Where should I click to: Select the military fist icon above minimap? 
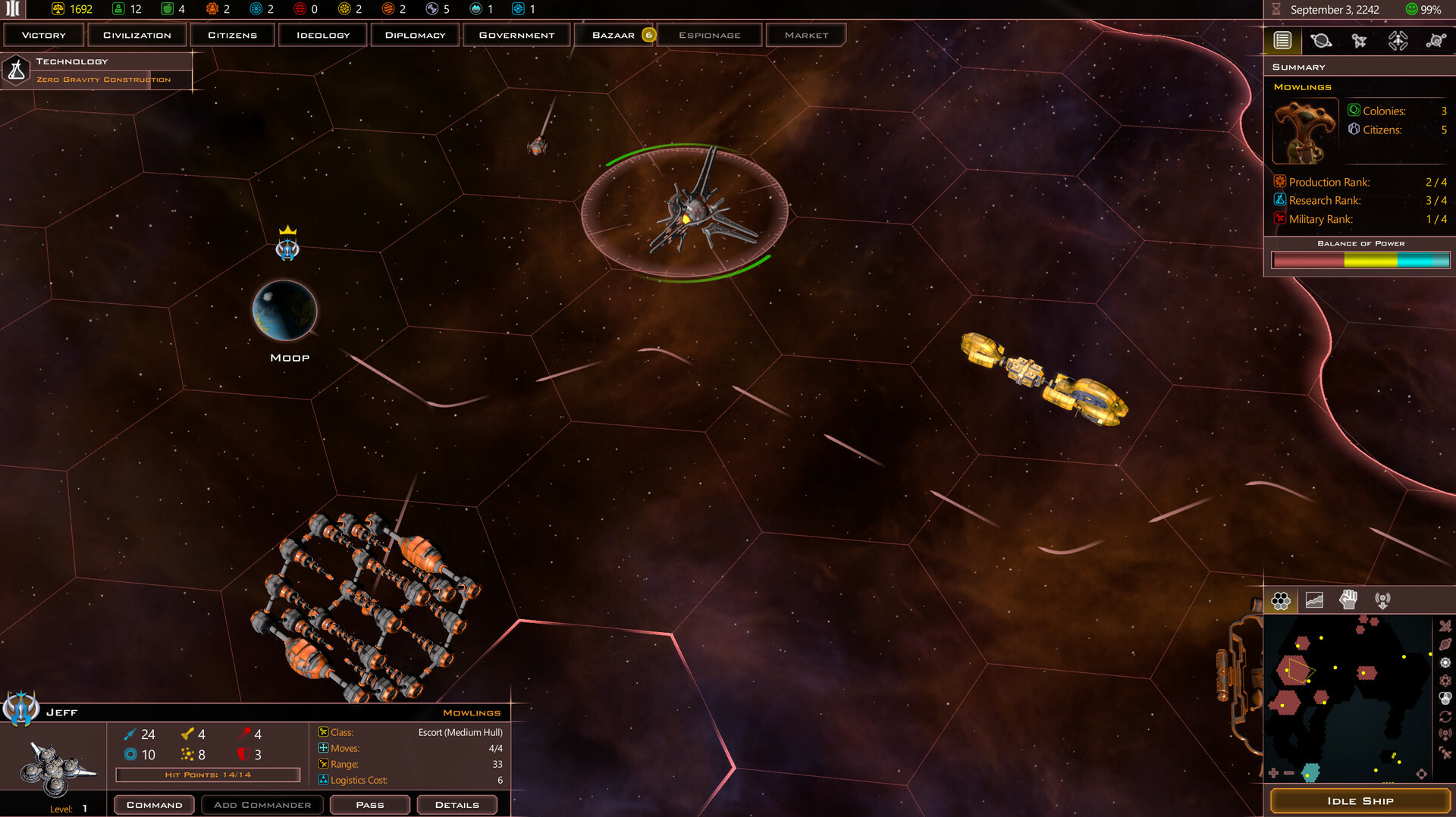(1349, 599)
